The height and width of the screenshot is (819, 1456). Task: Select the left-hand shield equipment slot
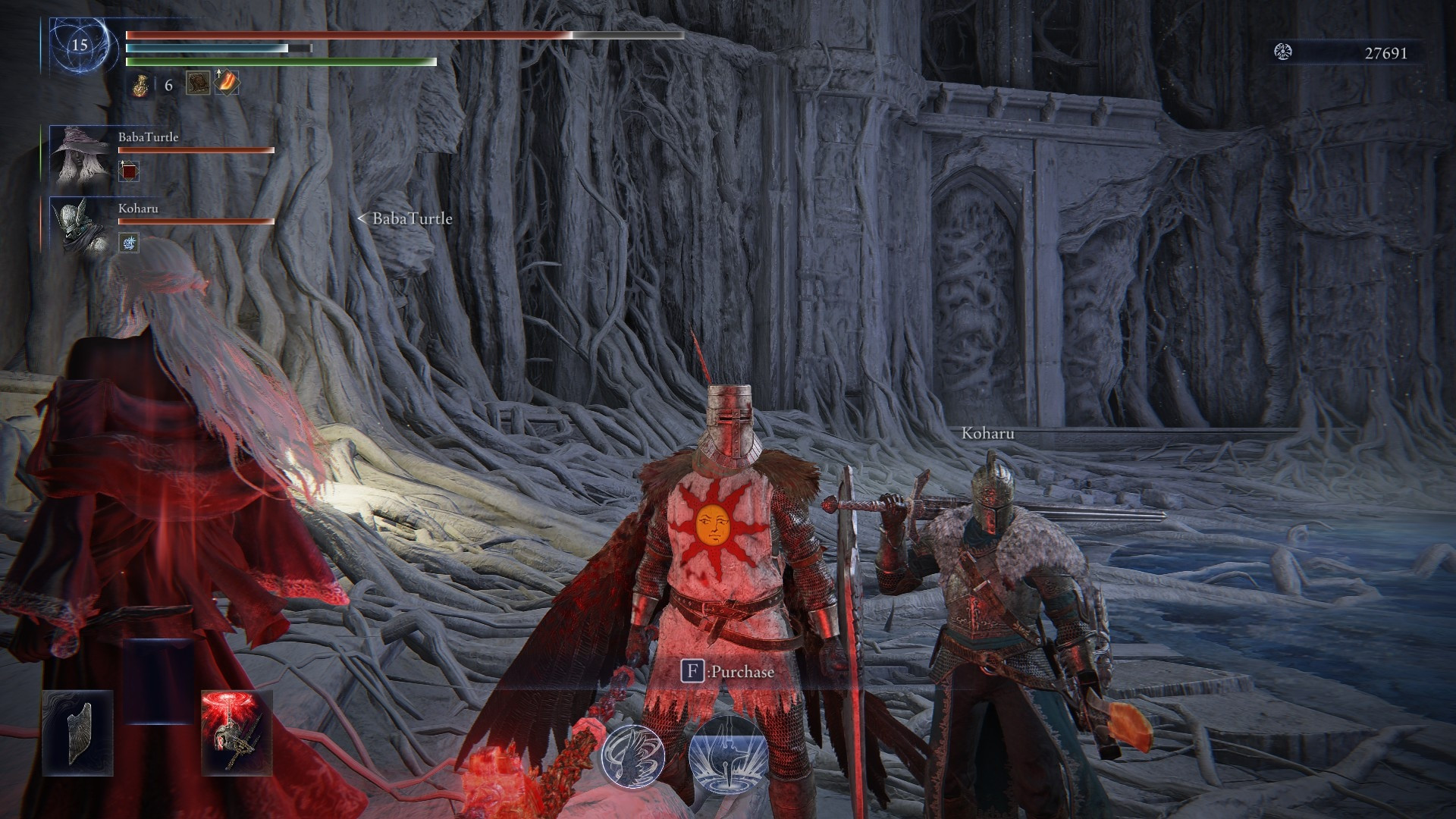click(x=78, y=733)
